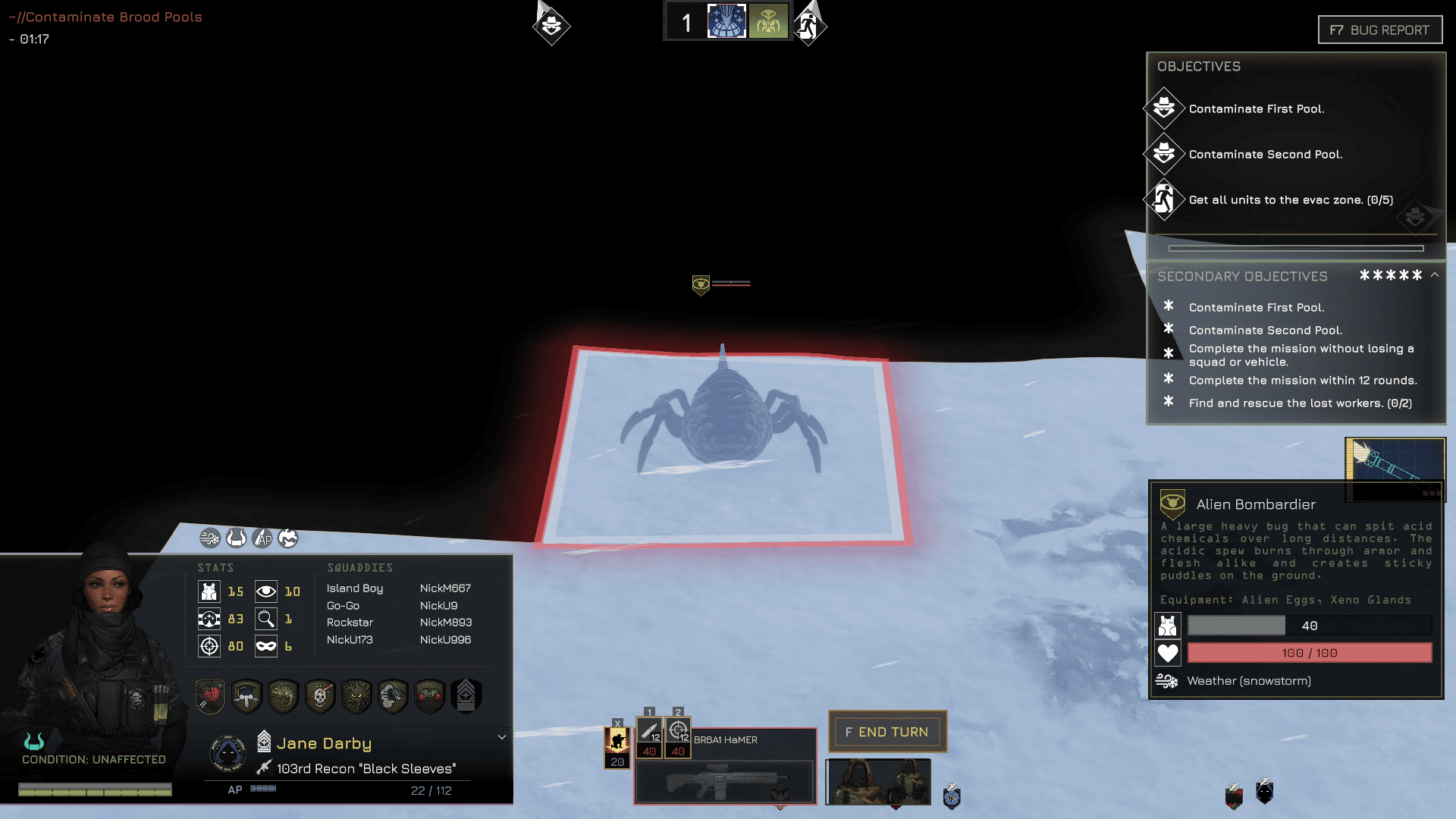1456x819 pixels.
Task: Collapse Jane Darby's details using the chevron
Action: point(501,736)
